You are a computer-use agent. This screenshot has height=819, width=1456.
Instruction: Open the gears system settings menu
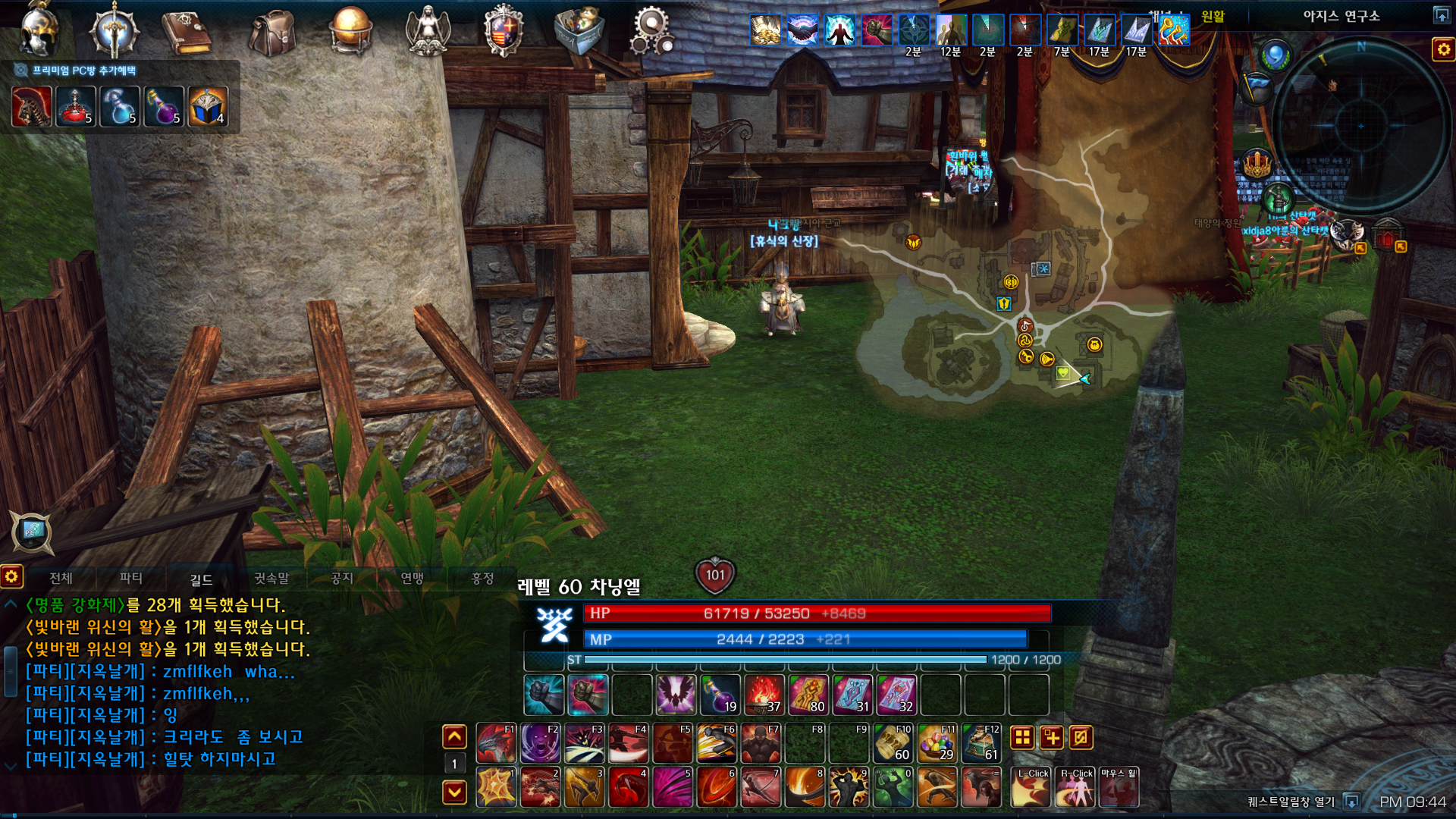652,32
